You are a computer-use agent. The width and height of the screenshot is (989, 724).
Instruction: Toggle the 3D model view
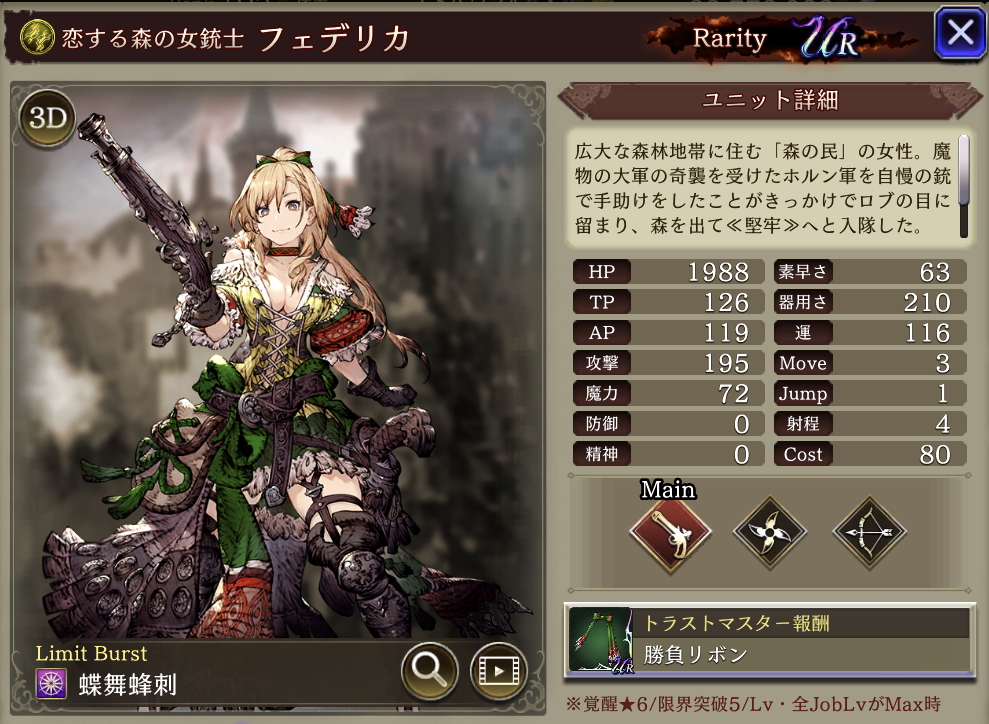pyautogui.click(x=47, y=119)
